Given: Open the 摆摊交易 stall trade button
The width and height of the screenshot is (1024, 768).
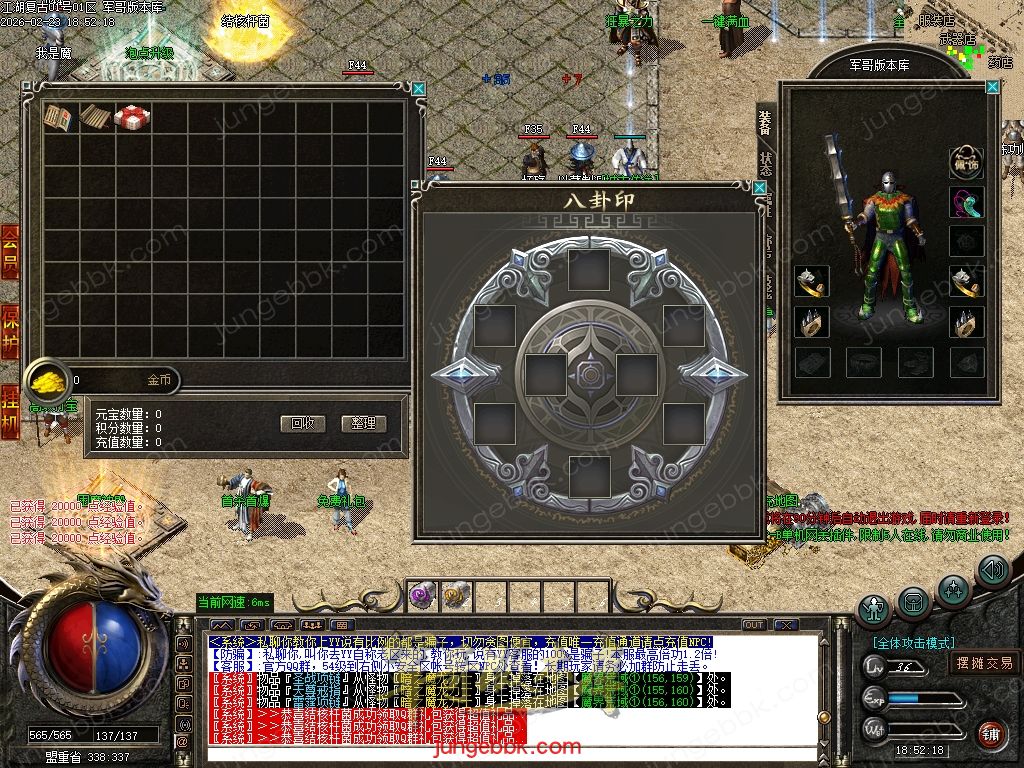Looking at the screenshot, I should tap(984, 662).
